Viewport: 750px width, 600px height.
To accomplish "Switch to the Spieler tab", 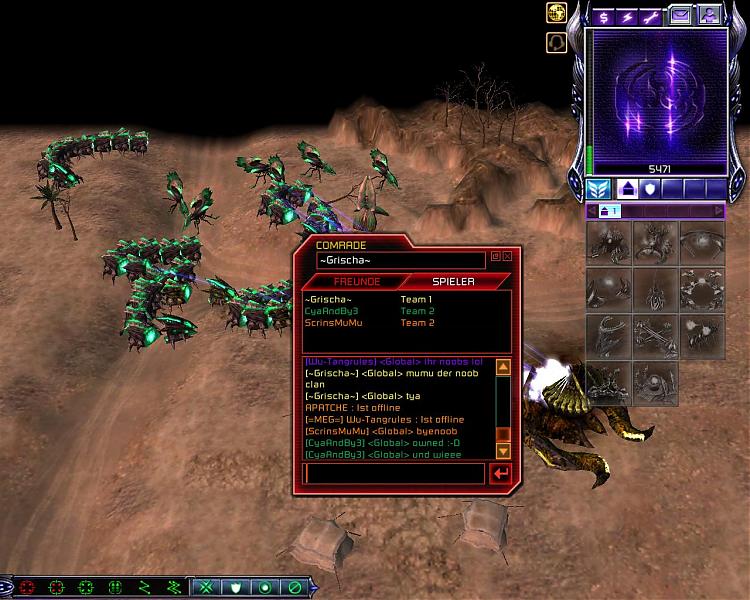I will pyautogui.click(x=452, y=281).
